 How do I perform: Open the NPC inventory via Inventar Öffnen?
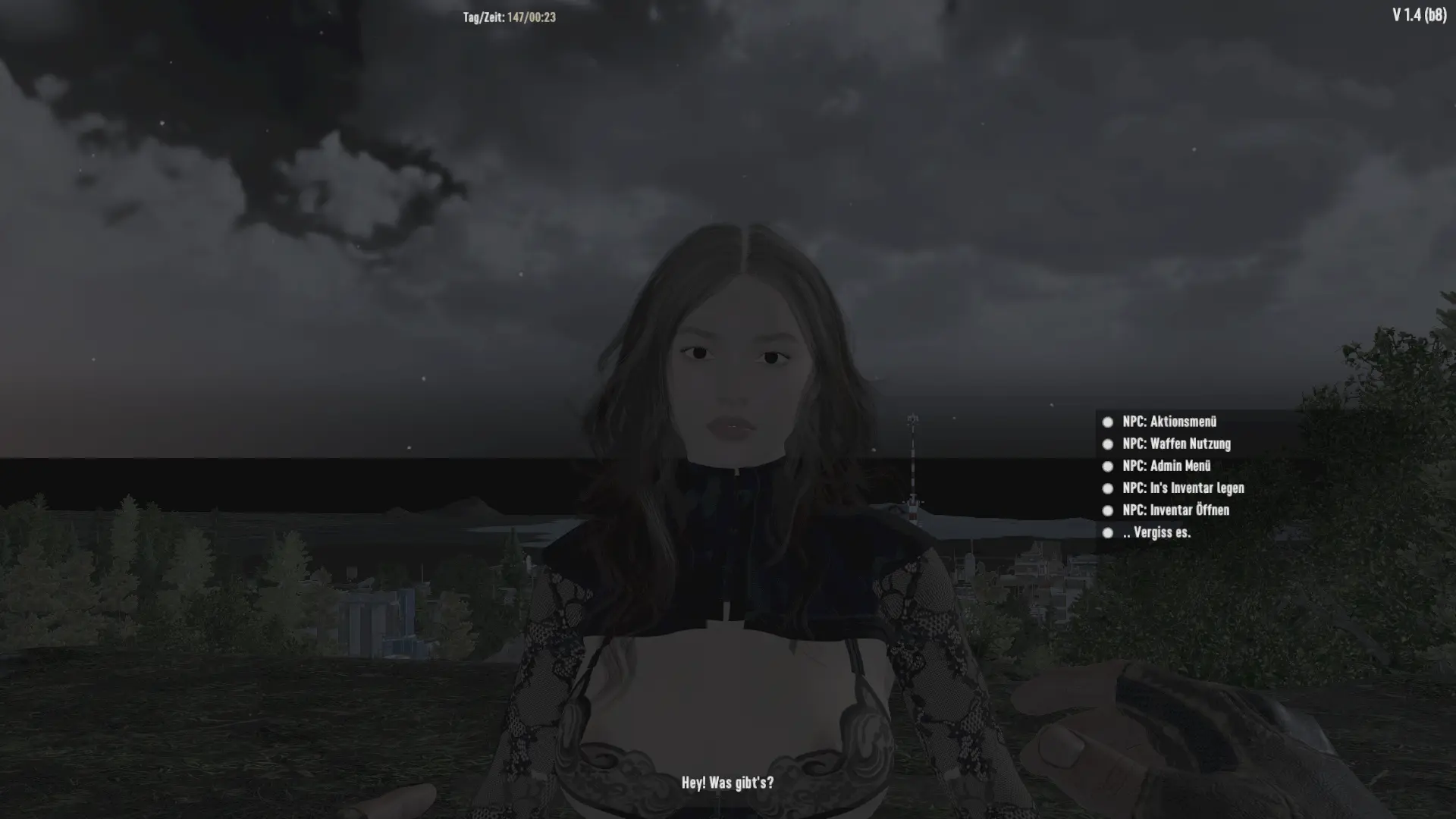(x=1175, y=510)
